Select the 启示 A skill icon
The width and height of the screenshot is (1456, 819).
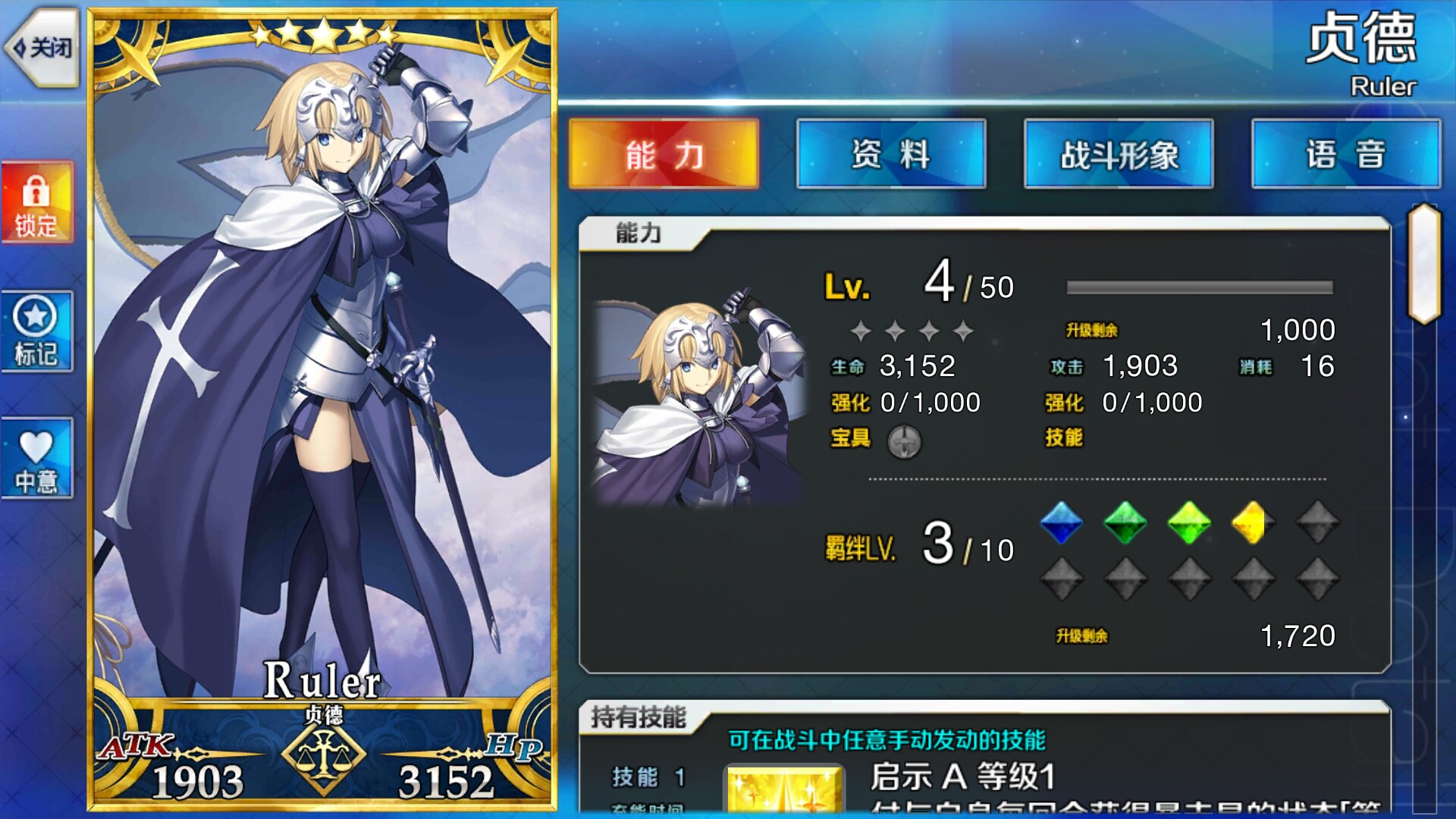tap(785, 790)
